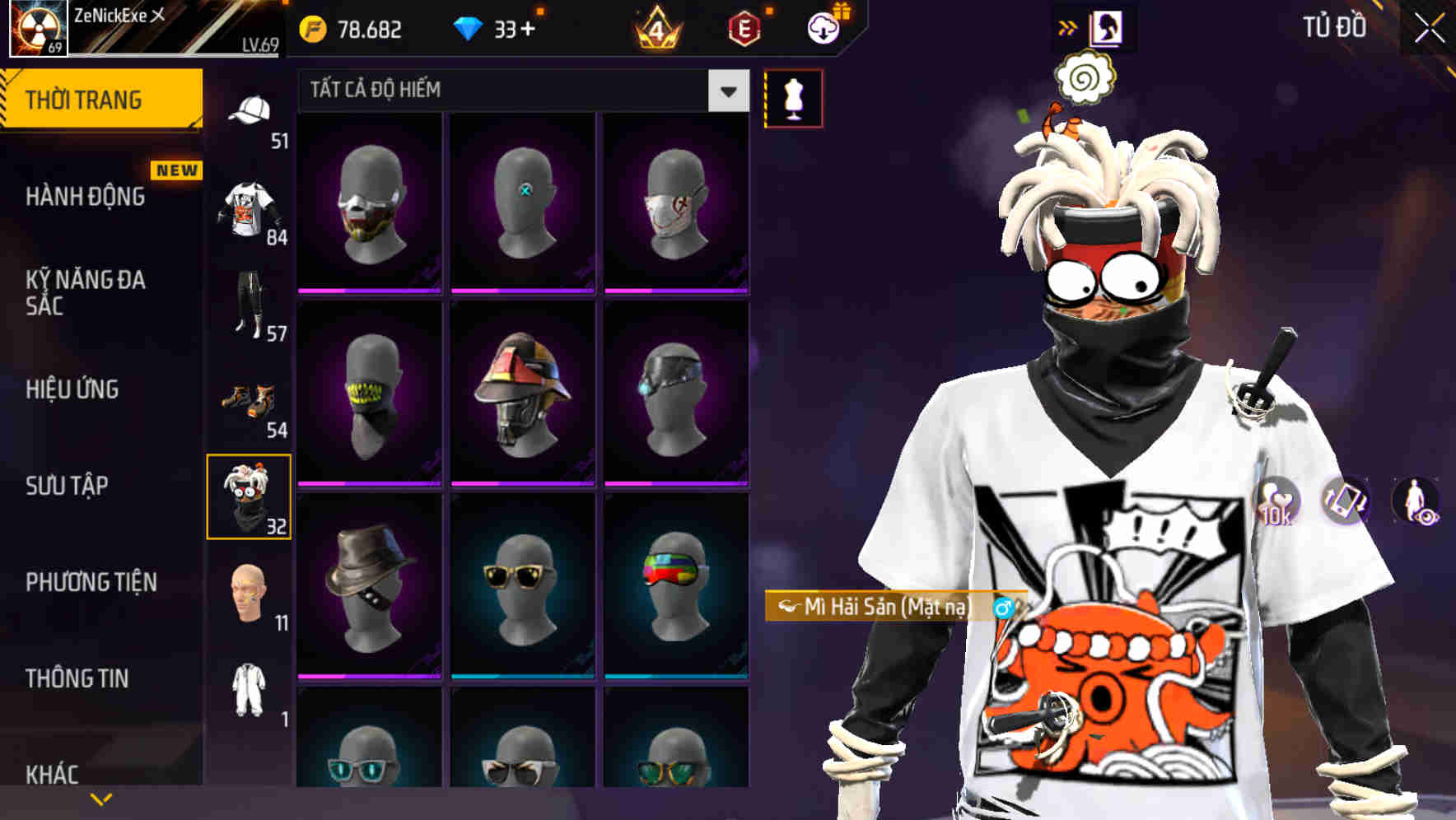Select the mannequin preview icon beside rarity filter
Viewport: 1456px width, 820px height.
(x=793, y=96)
